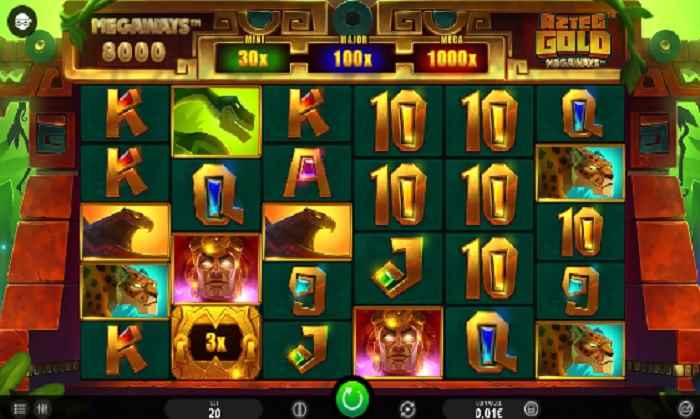Click the round icon left of the spin button

point(297,409)
